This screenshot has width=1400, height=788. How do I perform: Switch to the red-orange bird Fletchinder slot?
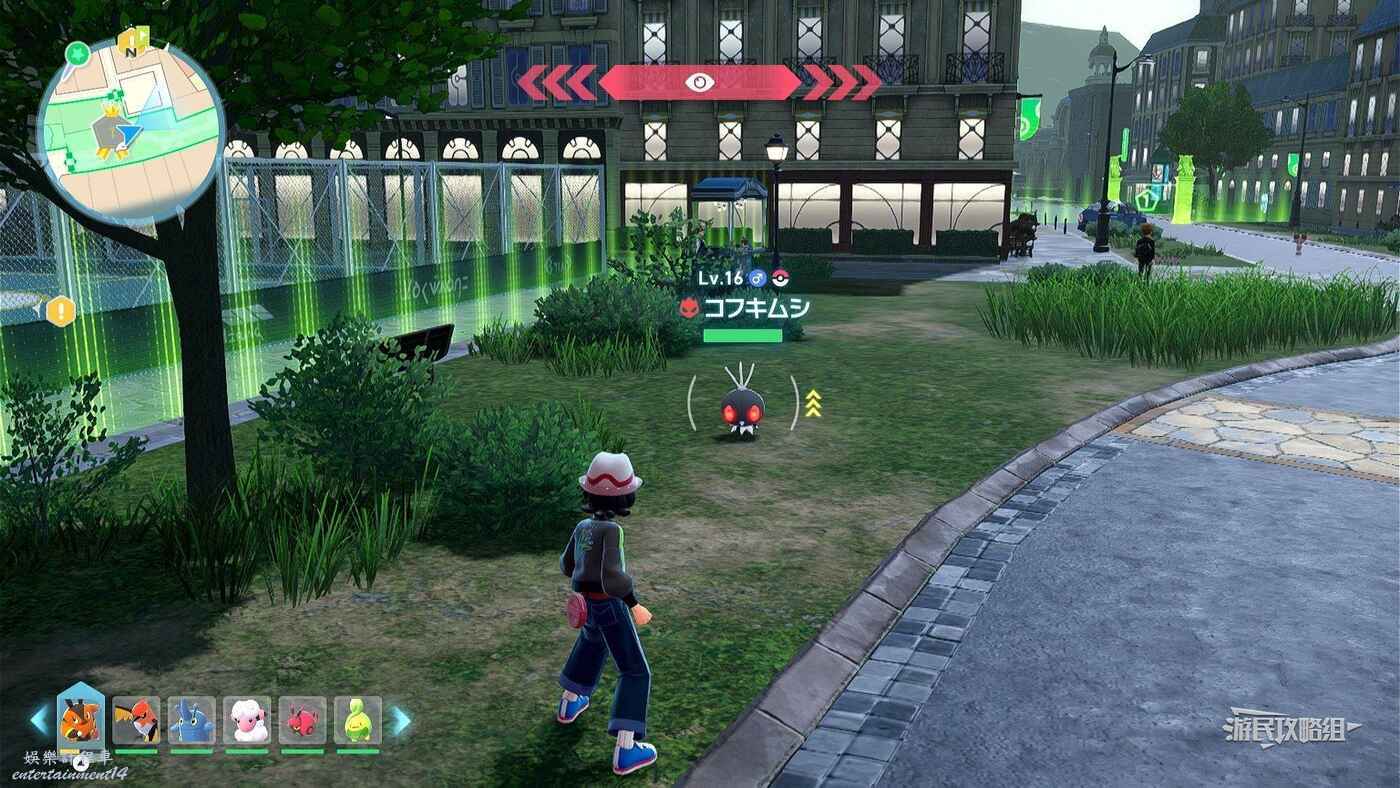coord(136,720)
